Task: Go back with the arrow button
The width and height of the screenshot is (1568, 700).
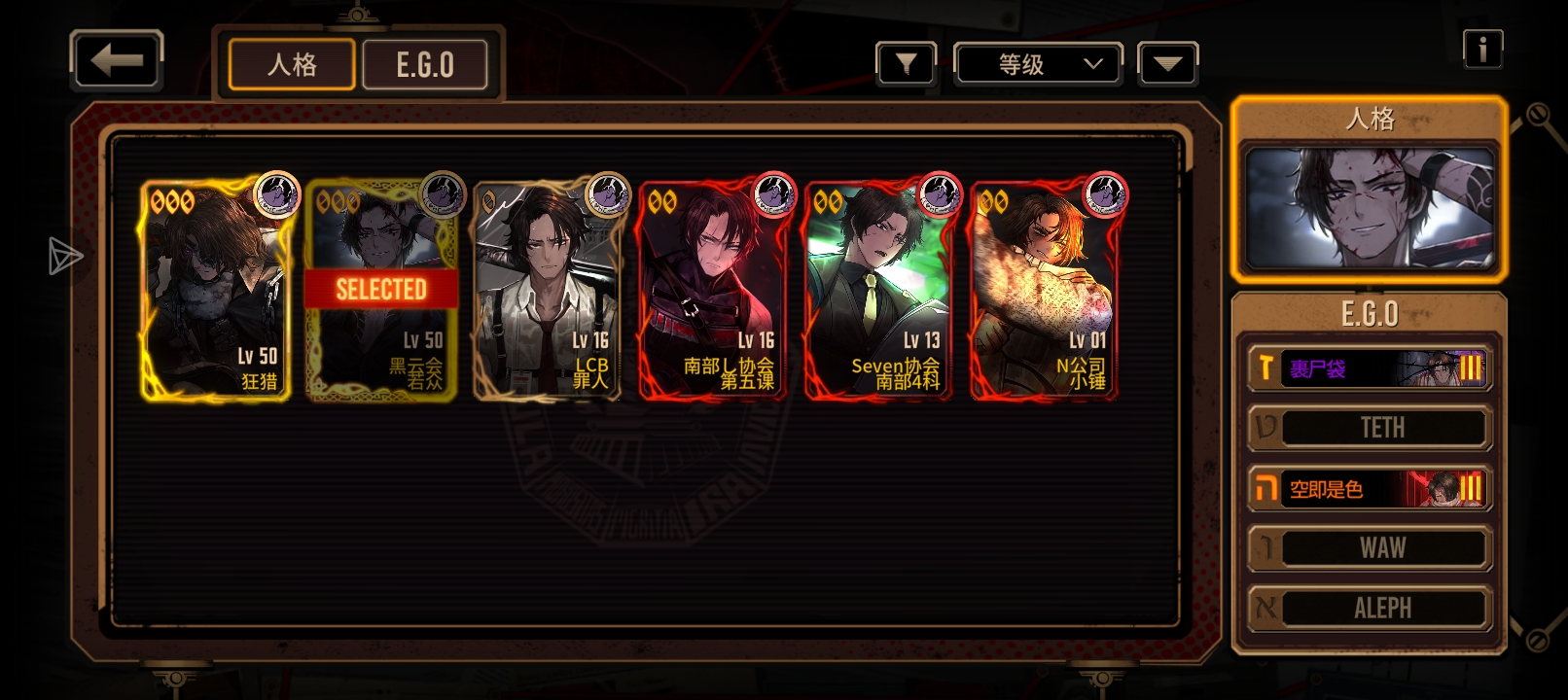Action: pos(117,61)
